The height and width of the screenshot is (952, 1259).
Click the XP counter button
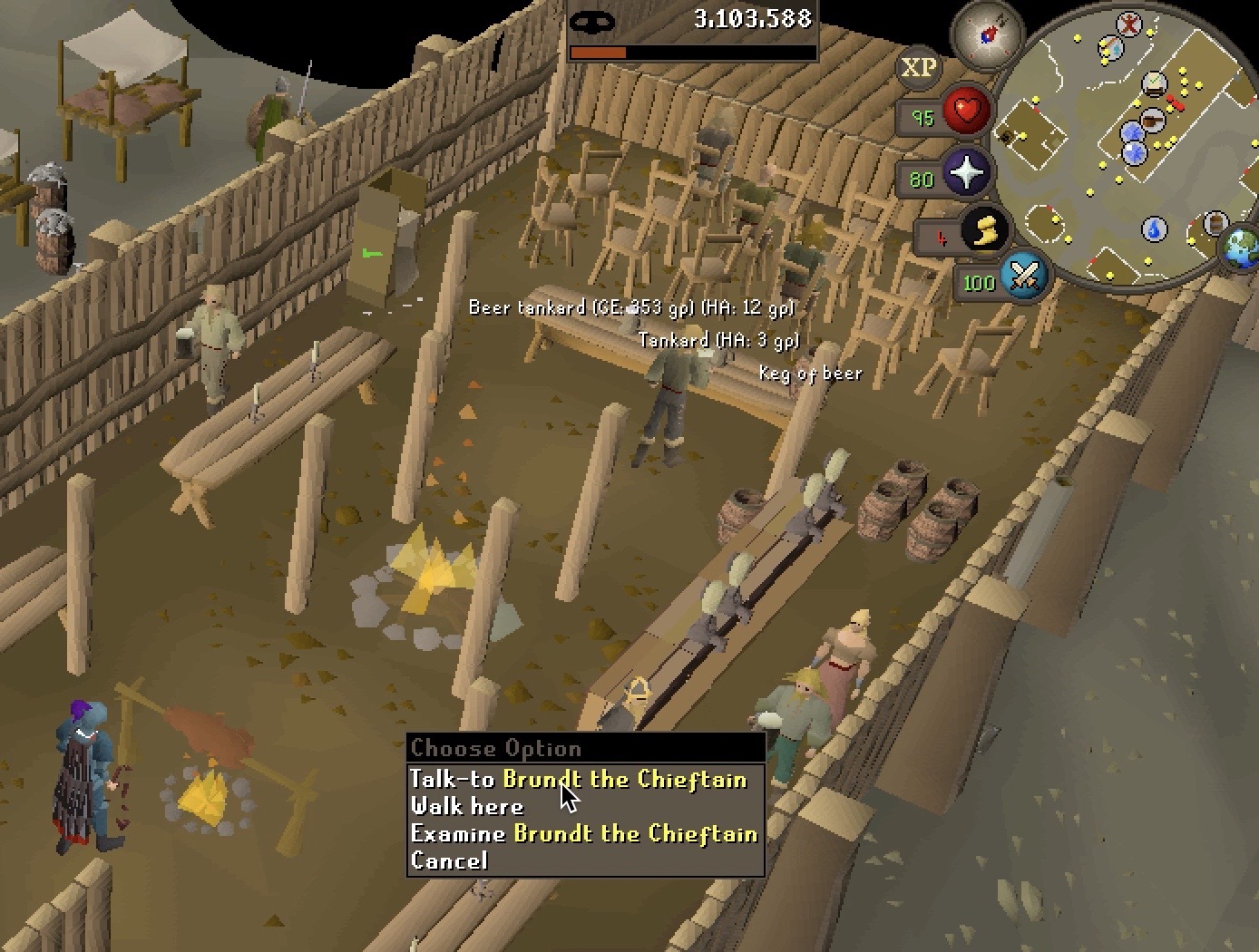pyautogui.click(x=917, y=67)
